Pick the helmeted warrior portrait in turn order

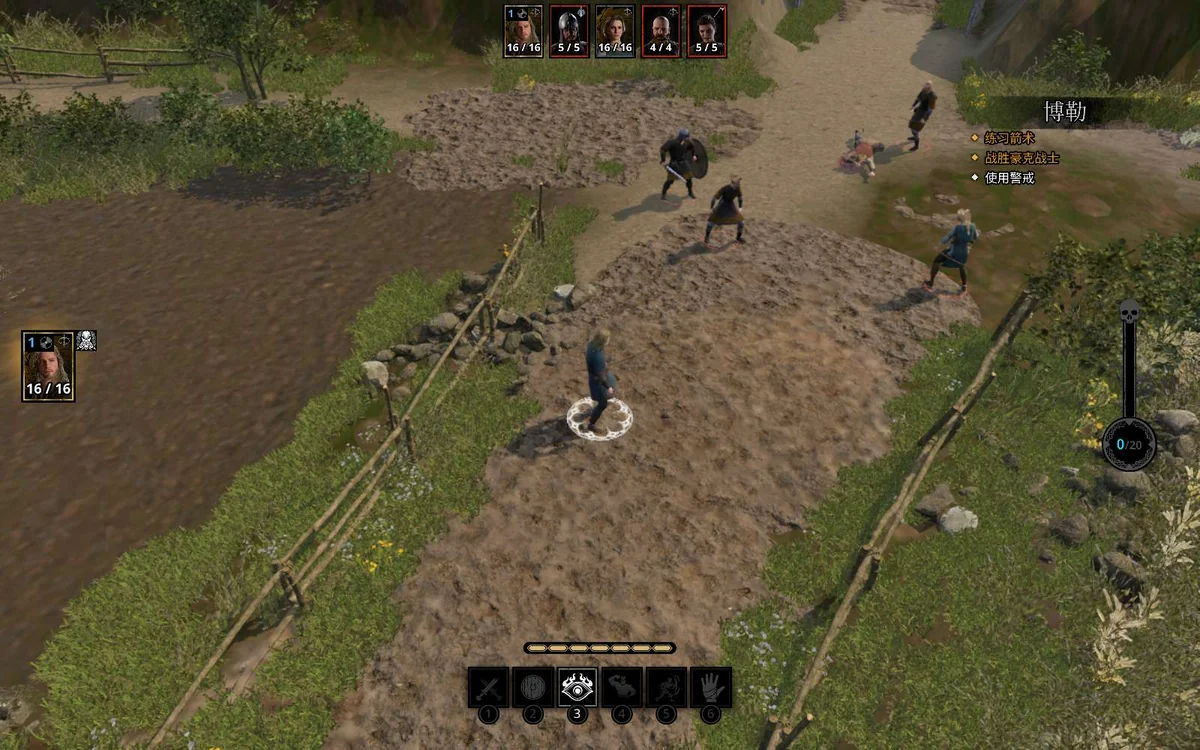point(569,31)
